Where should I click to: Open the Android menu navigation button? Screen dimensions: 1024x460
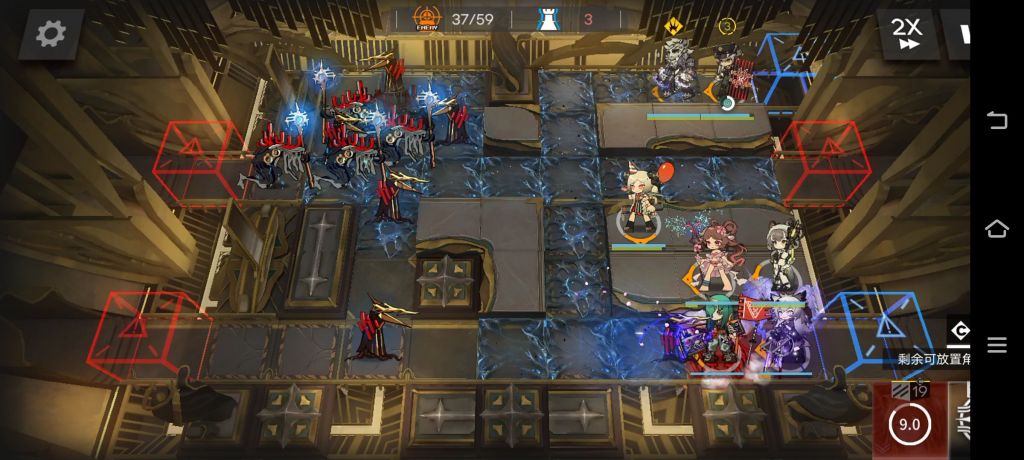(x=997, y=345)
